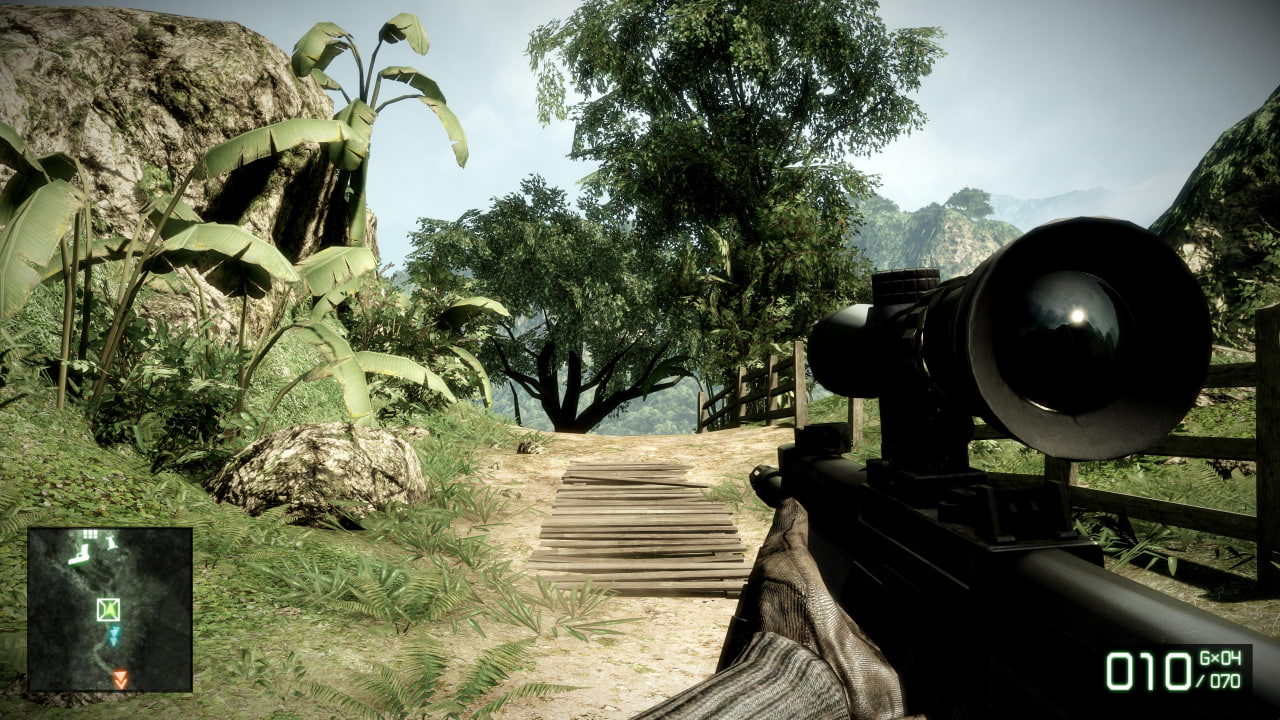Select the blue squadmate arrow on minimap
The width and height of the screenshot is (1280, 720).
tap(113, 635)
